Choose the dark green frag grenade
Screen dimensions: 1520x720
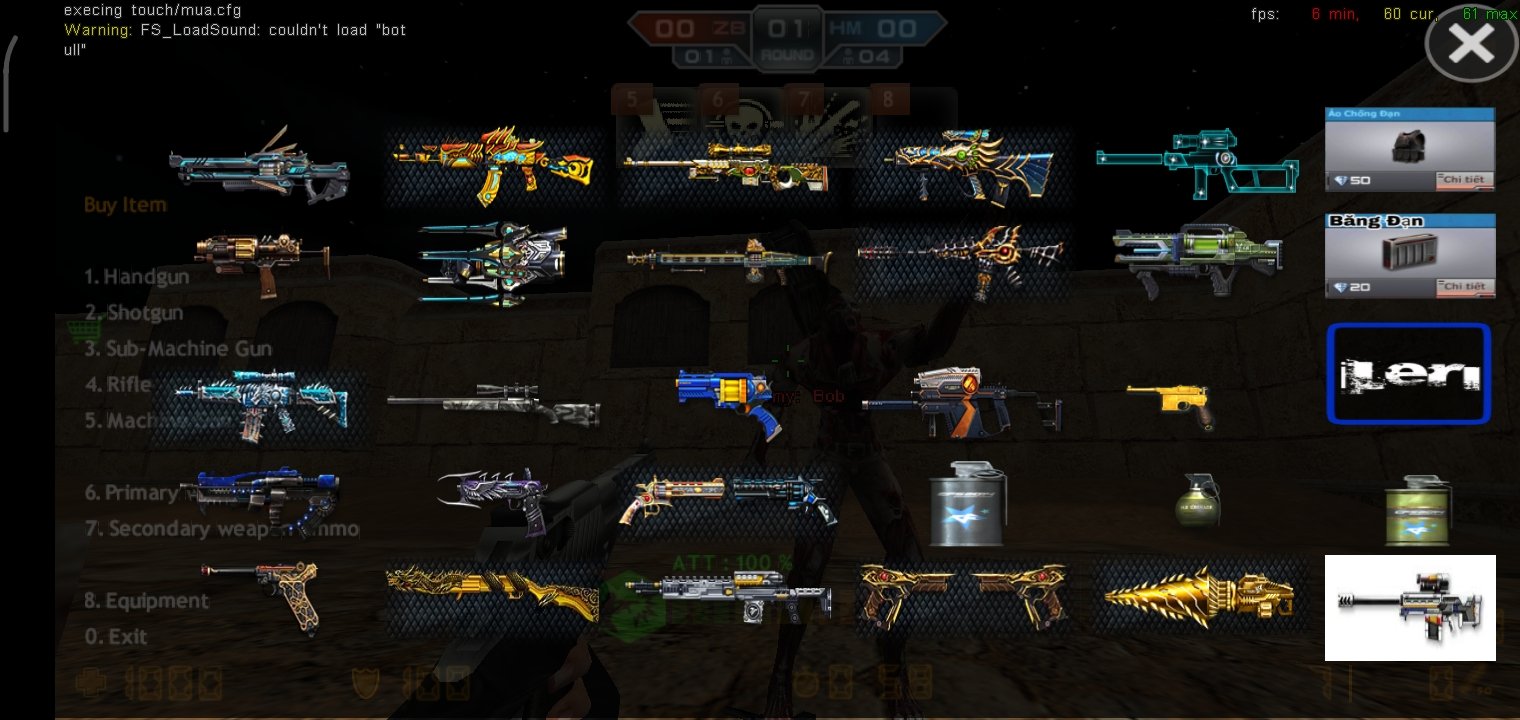coord(1197,500)
